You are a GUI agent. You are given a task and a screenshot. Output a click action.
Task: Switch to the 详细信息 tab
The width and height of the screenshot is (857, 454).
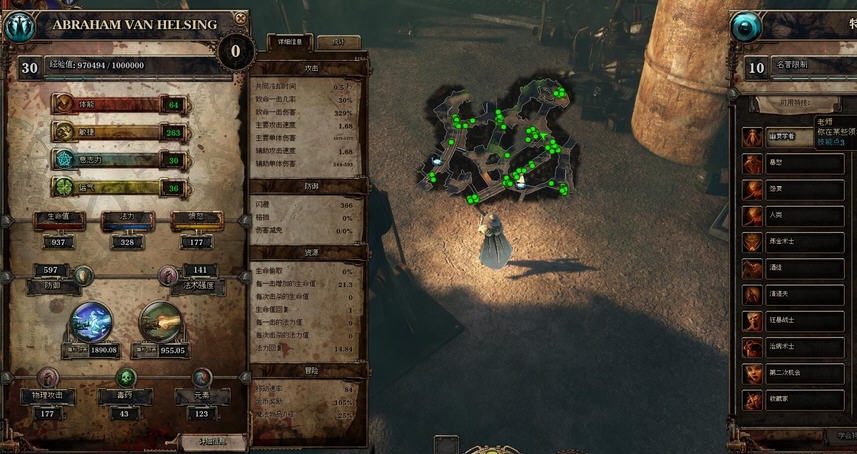[290, 42]
